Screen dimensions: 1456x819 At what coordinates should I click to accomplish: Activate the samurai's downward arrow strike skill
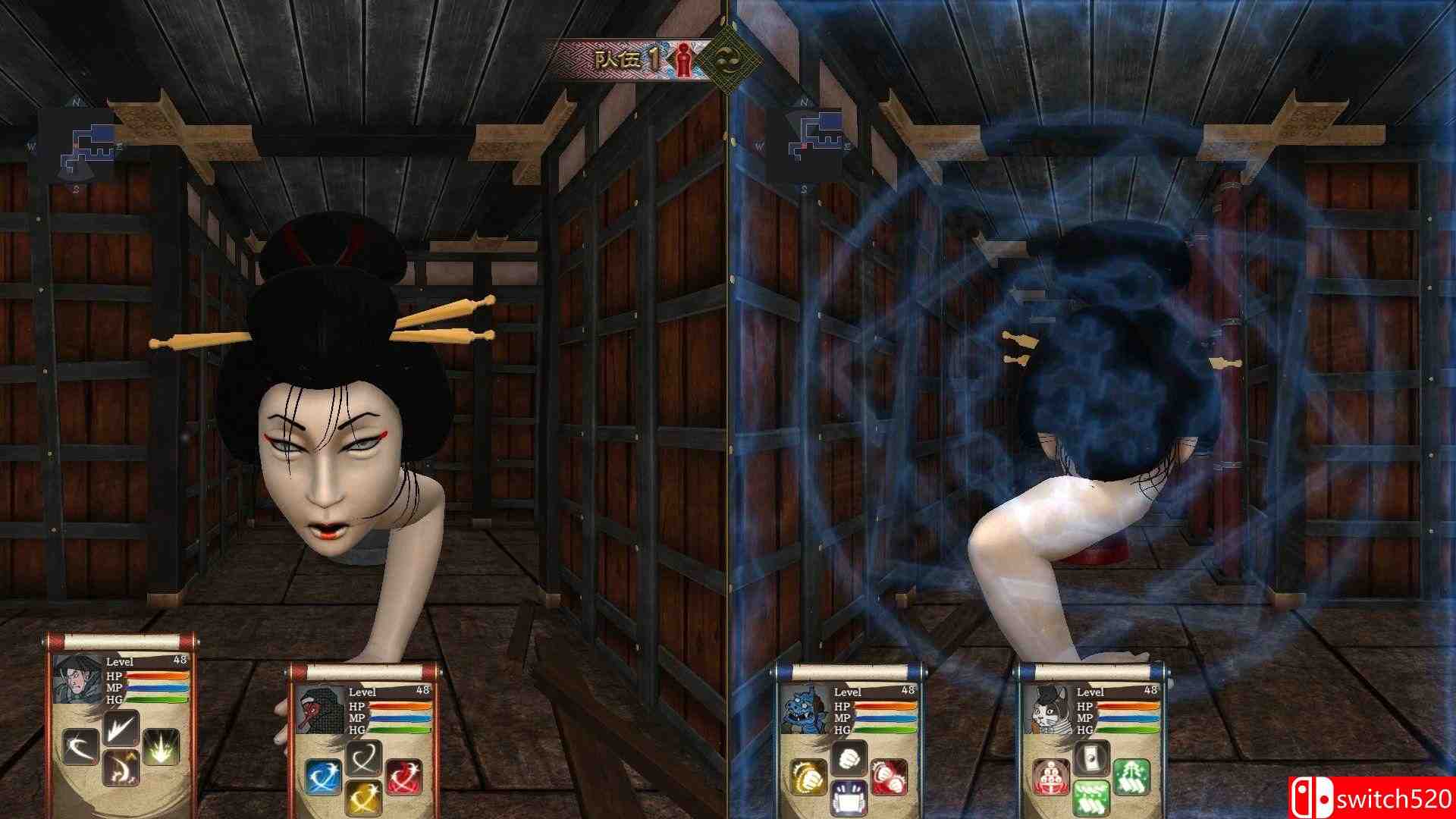[x=121, y=728]
